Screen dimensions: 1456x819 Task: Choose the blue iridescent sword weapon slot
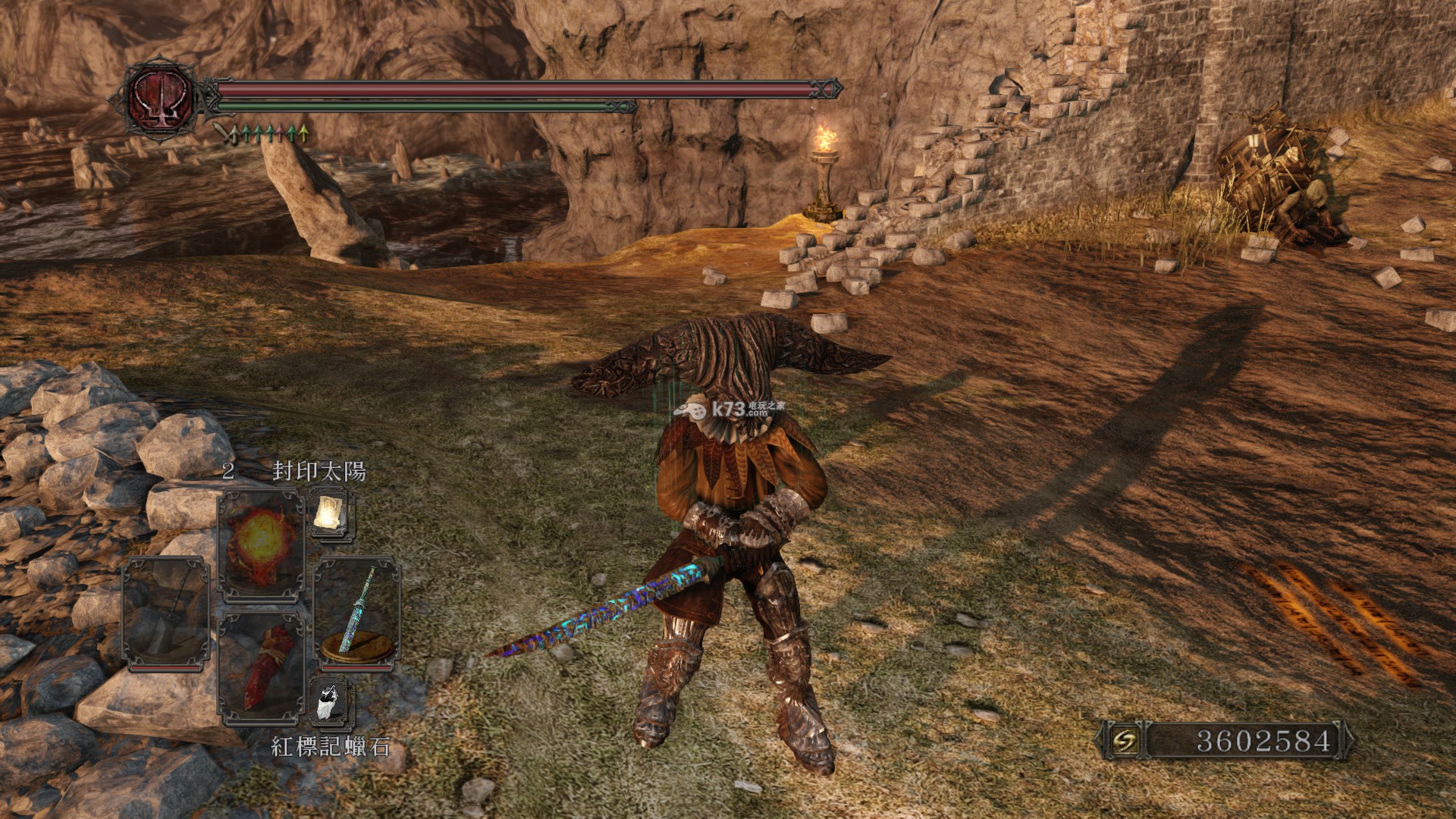click(357, 613)
